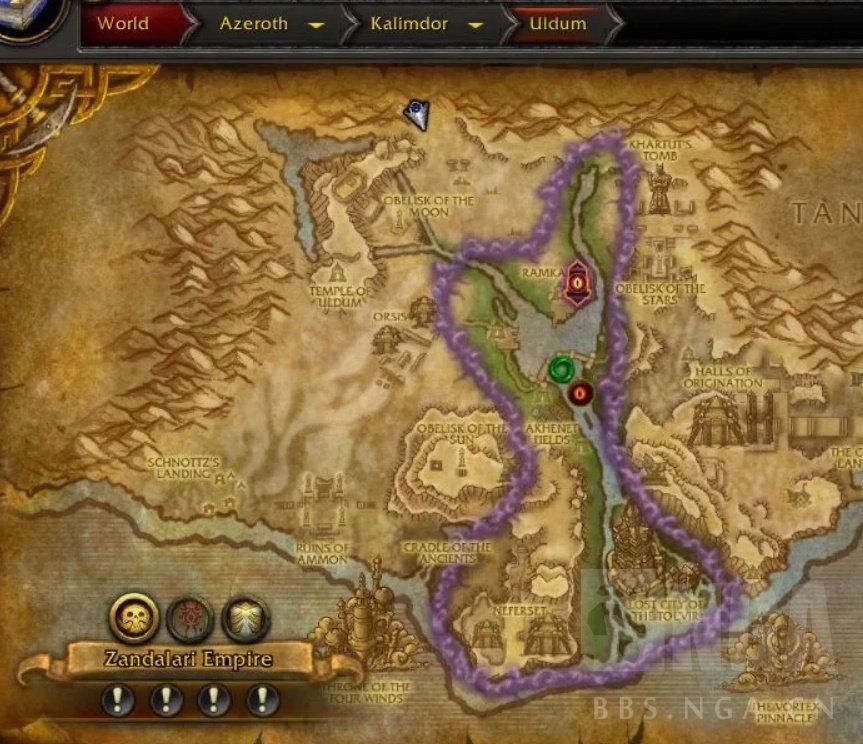Select the green swirl portal map marker

point(560,368)
